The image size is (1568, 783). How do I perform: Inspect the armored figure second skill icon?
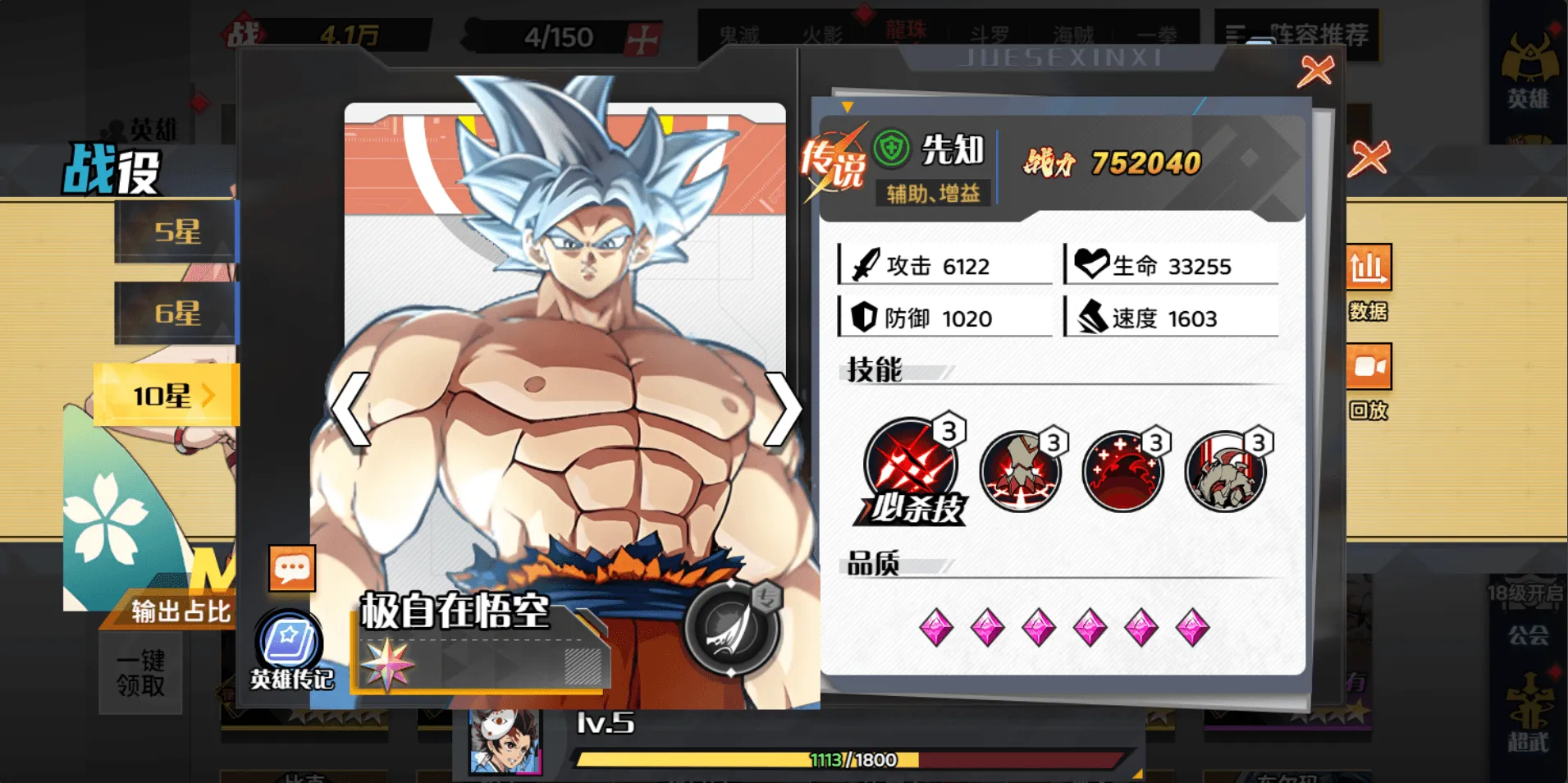point(1020,472)
